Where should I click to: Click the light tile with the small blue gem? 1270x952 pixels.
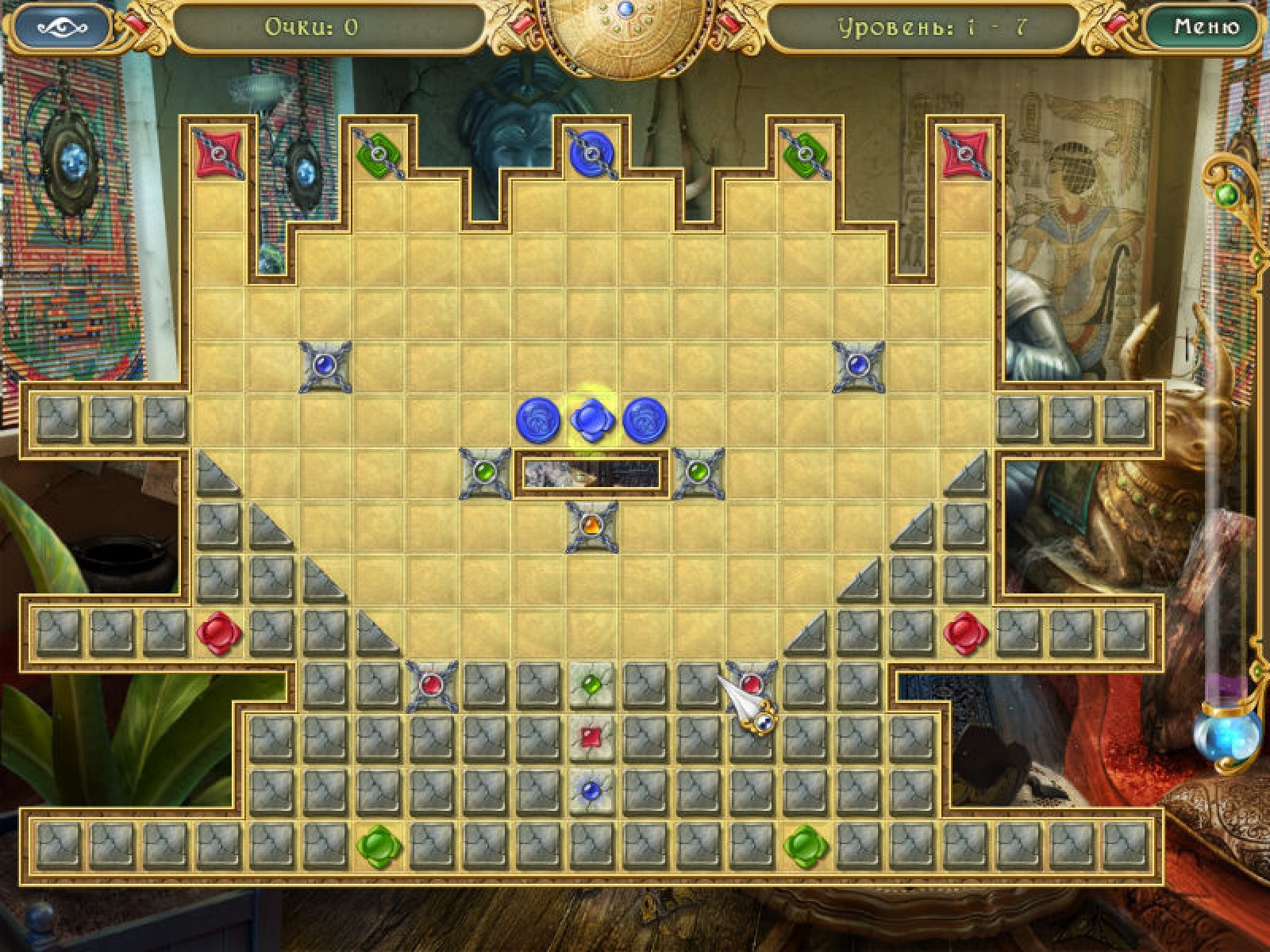click(591, 791)
